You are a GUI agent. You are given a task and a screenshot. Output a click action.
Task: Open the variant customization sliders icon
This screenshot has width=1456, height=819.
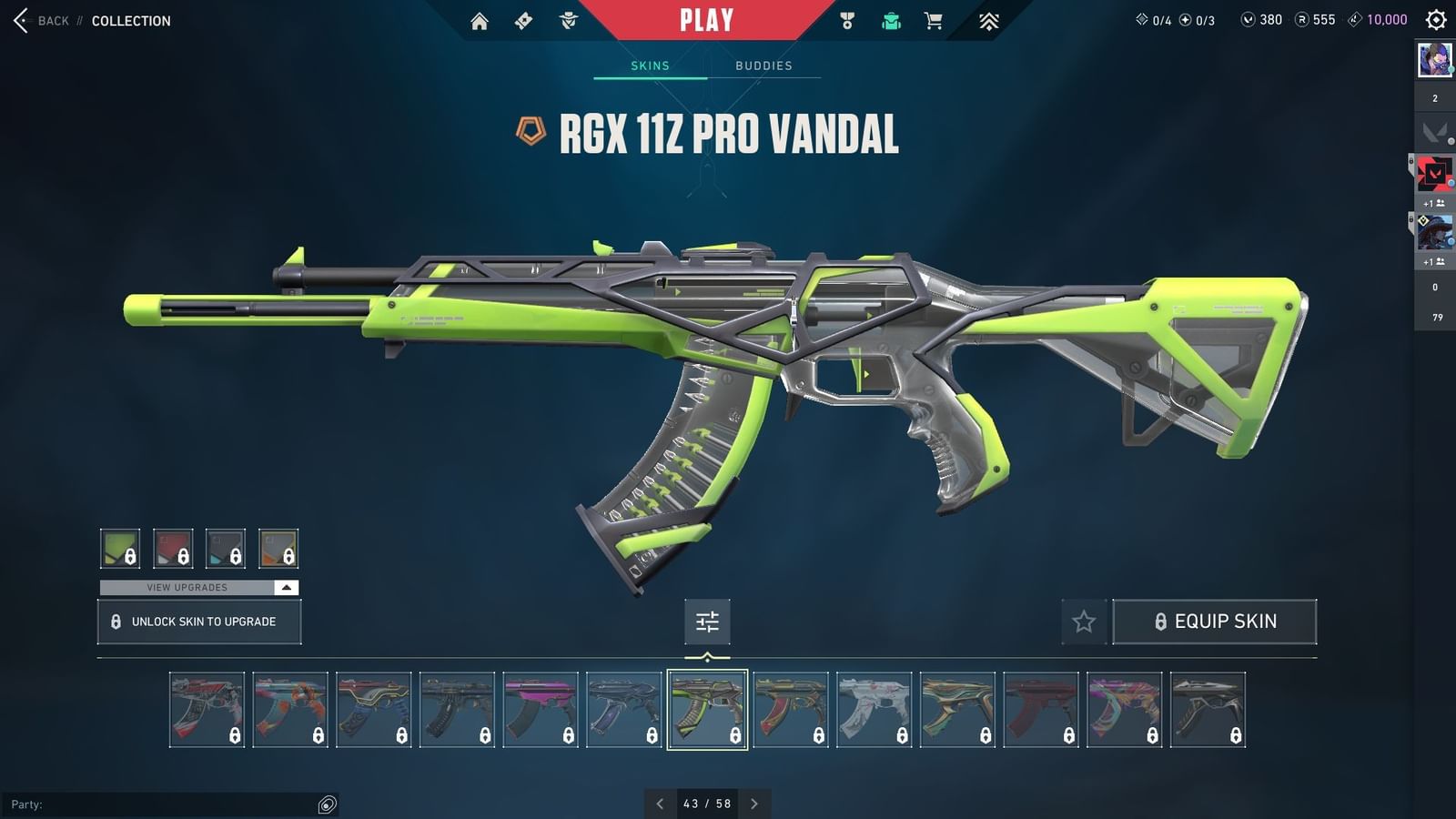click(x=707, y=622)
